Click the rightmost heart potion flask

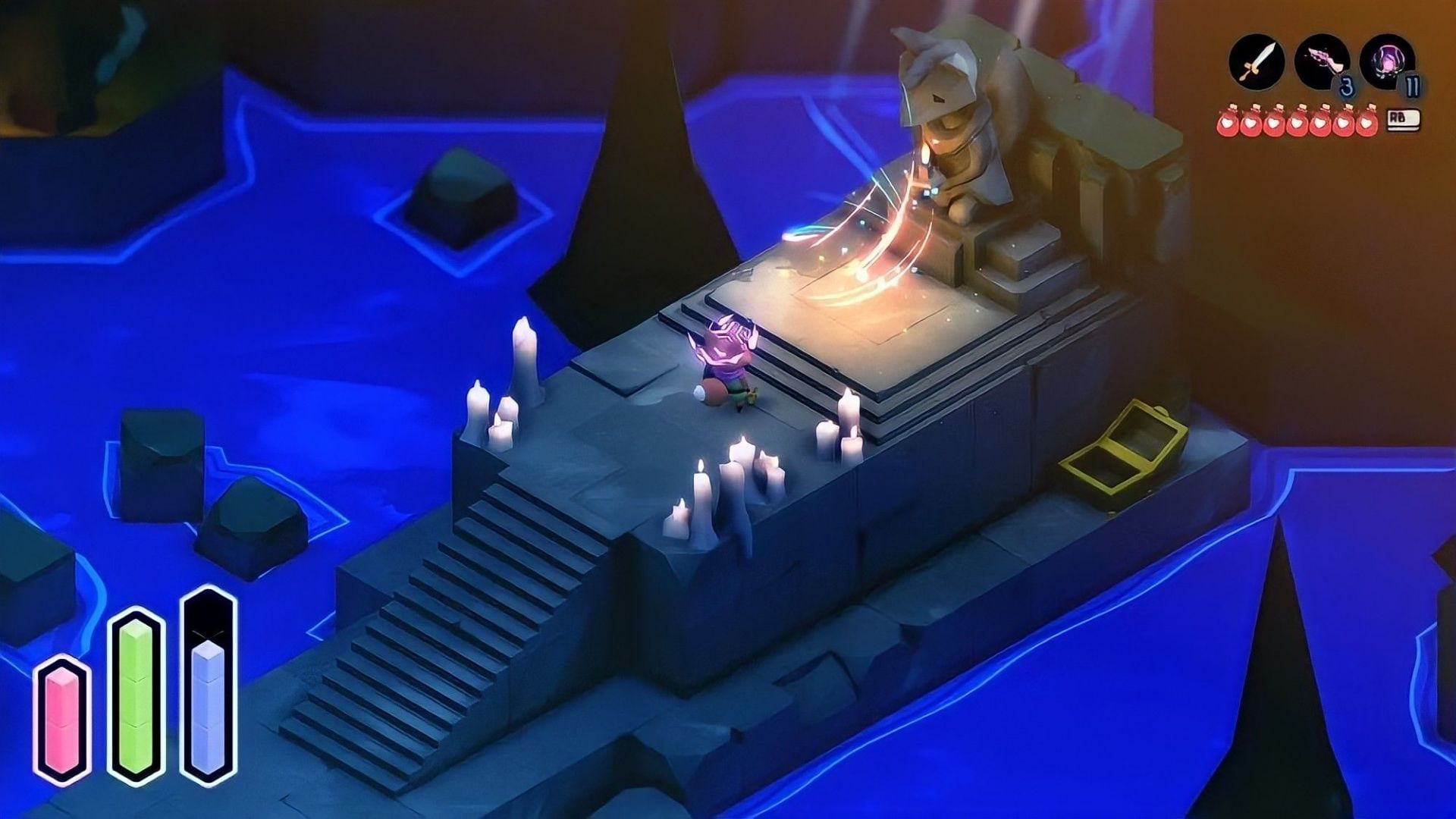[1365, 123]
